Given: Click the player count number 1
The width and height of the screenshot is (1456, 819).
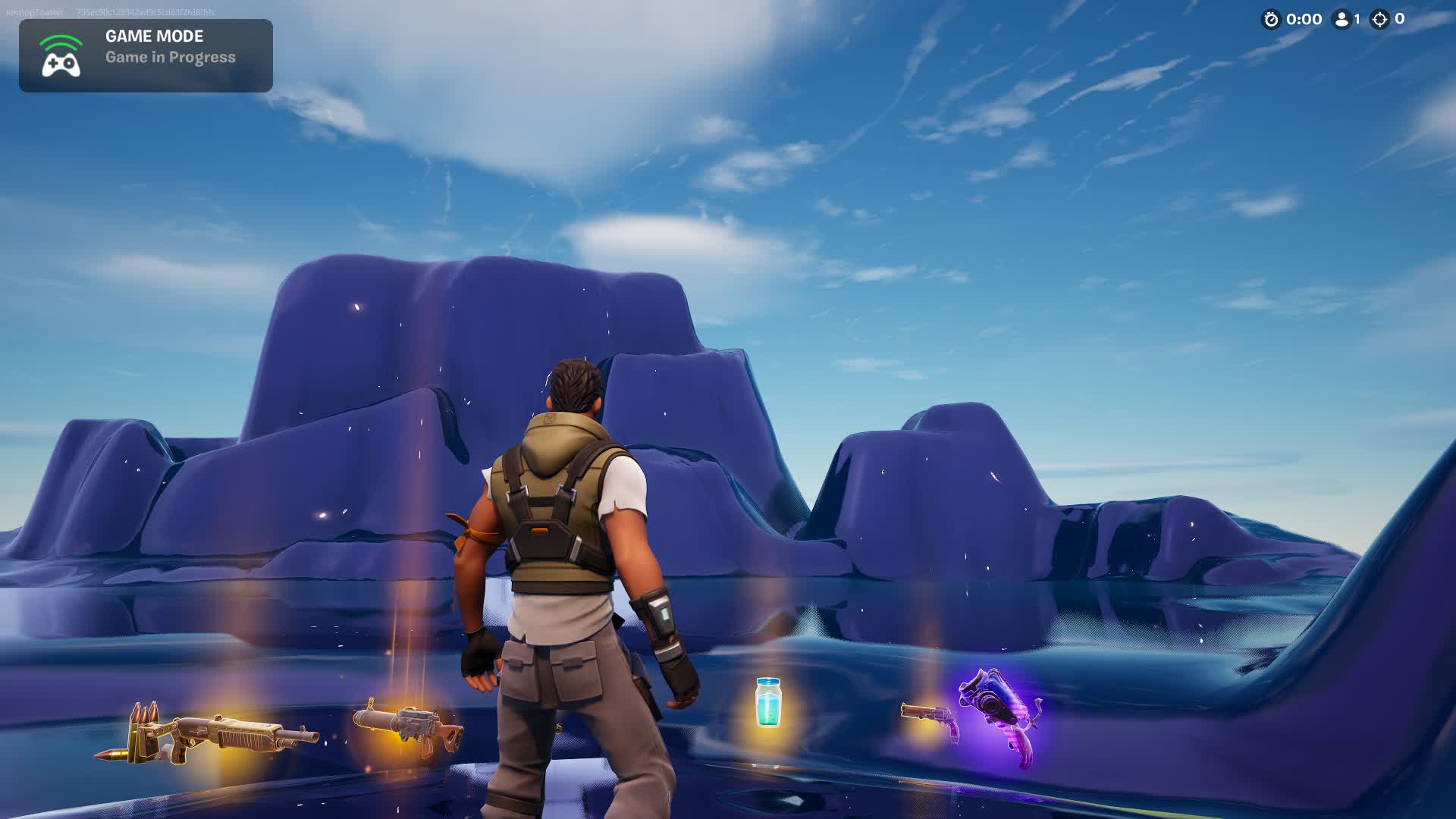Looking at the screenshot, I should click(x=1359, y=20).
